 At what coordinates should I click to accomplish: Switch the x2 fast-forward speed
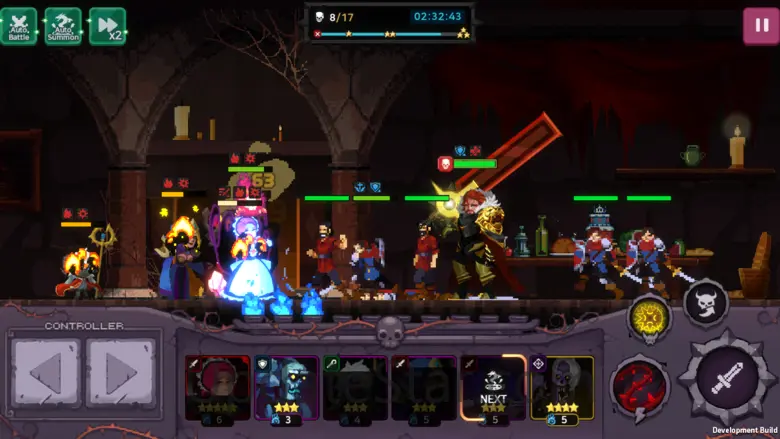(x=108, y=26)
